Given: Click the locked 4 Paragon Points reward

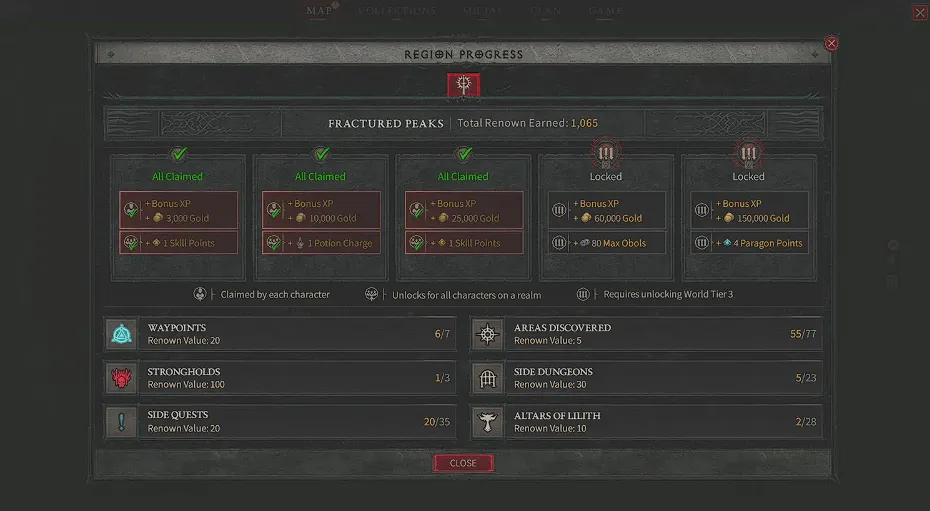Looking at the screenshot, I should (x=749, y=243).
